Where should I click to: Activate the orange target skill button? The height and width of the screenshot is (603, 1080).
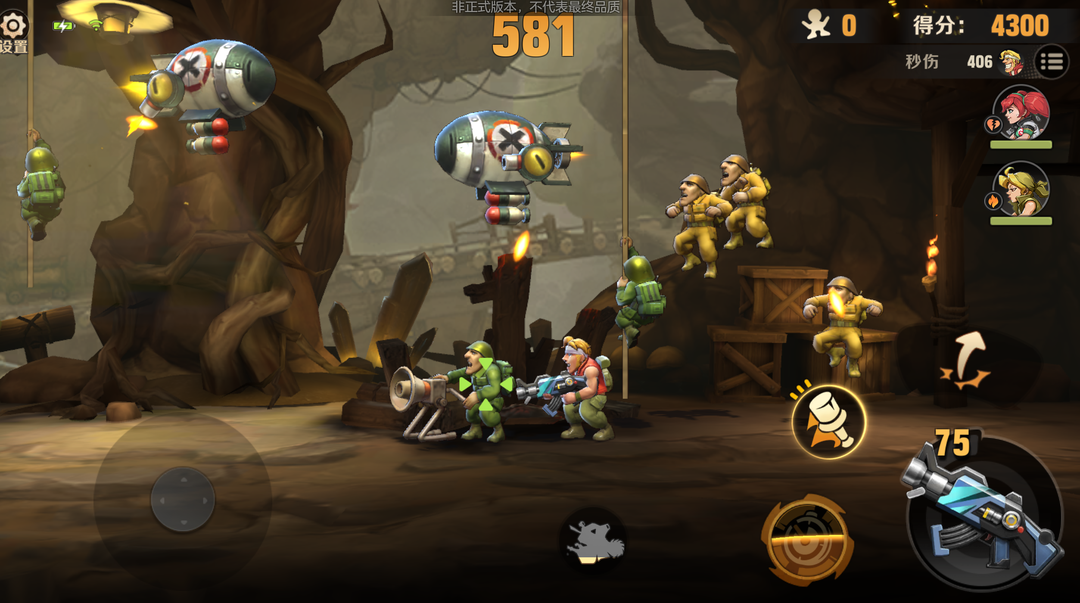pos(807,540)
